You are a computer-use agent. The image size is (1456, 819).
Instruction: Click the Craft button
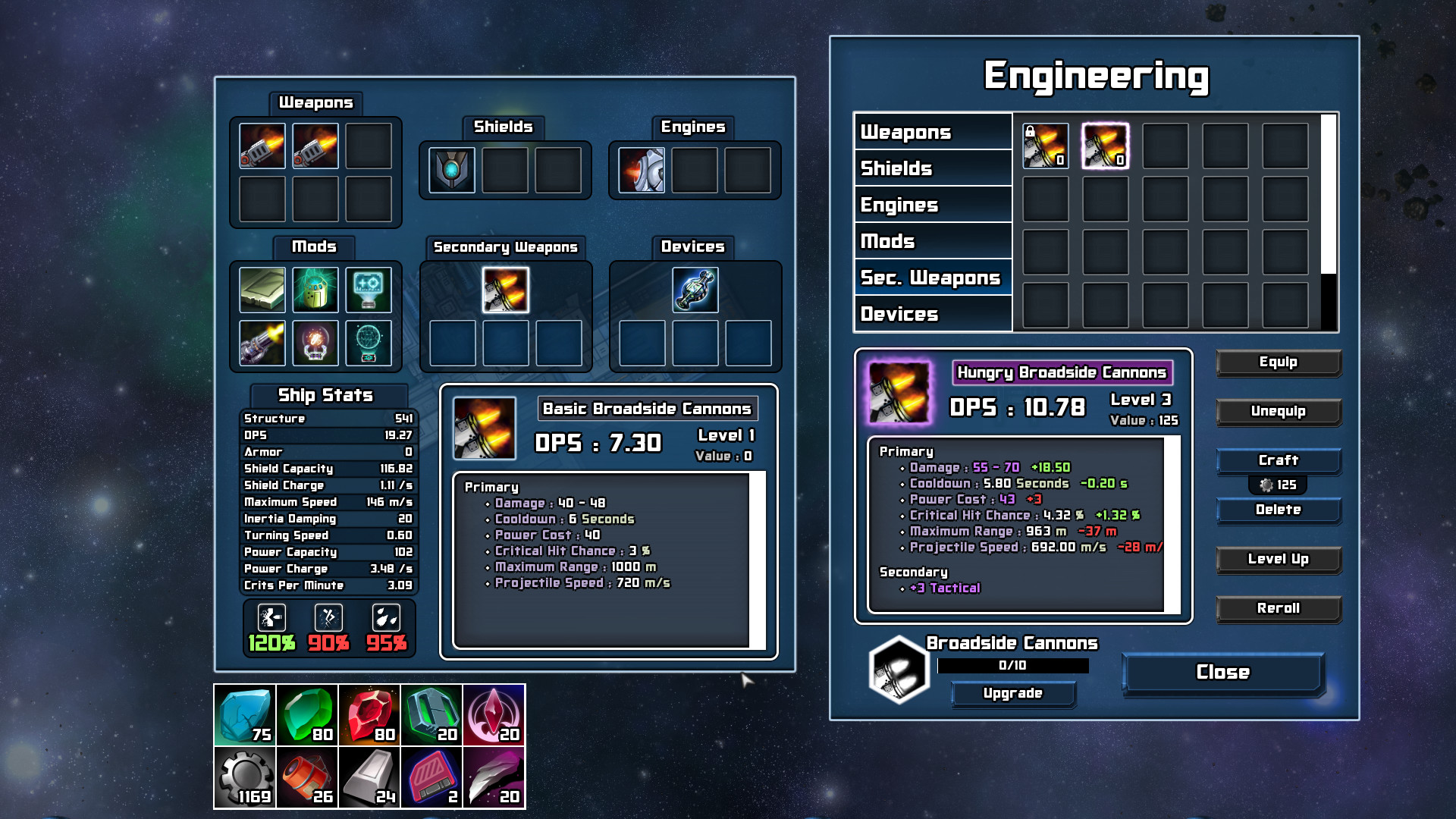tap(1279, 460)
